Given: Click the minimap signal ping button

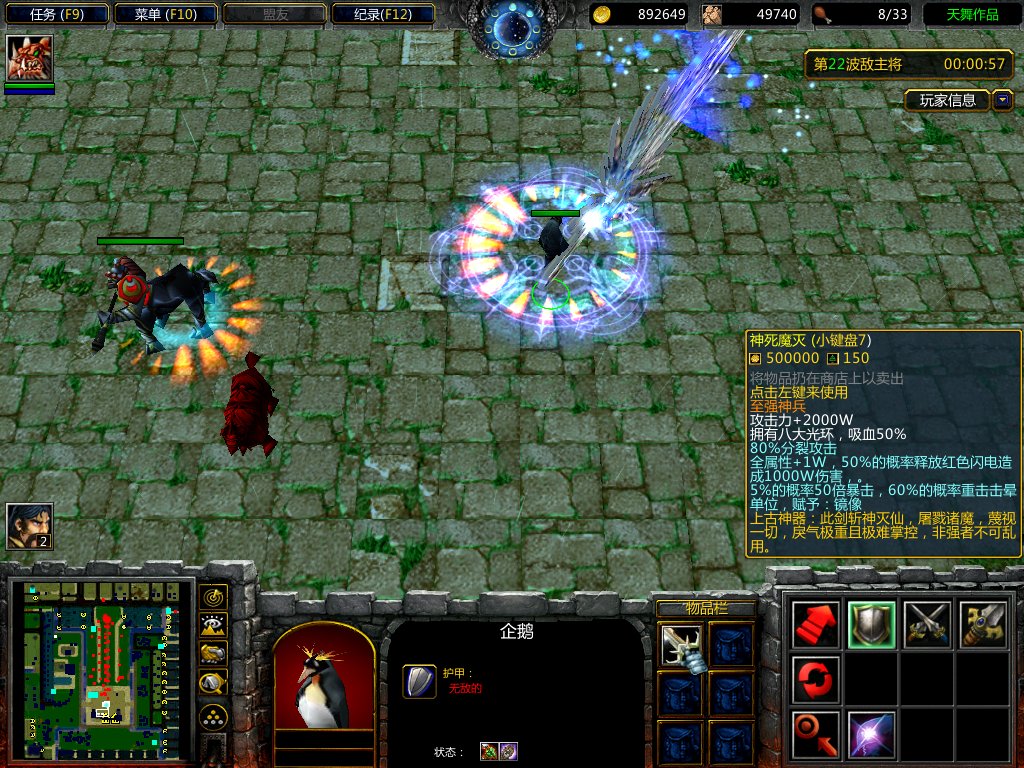Looking at the screenshot, I should (212, 598).
